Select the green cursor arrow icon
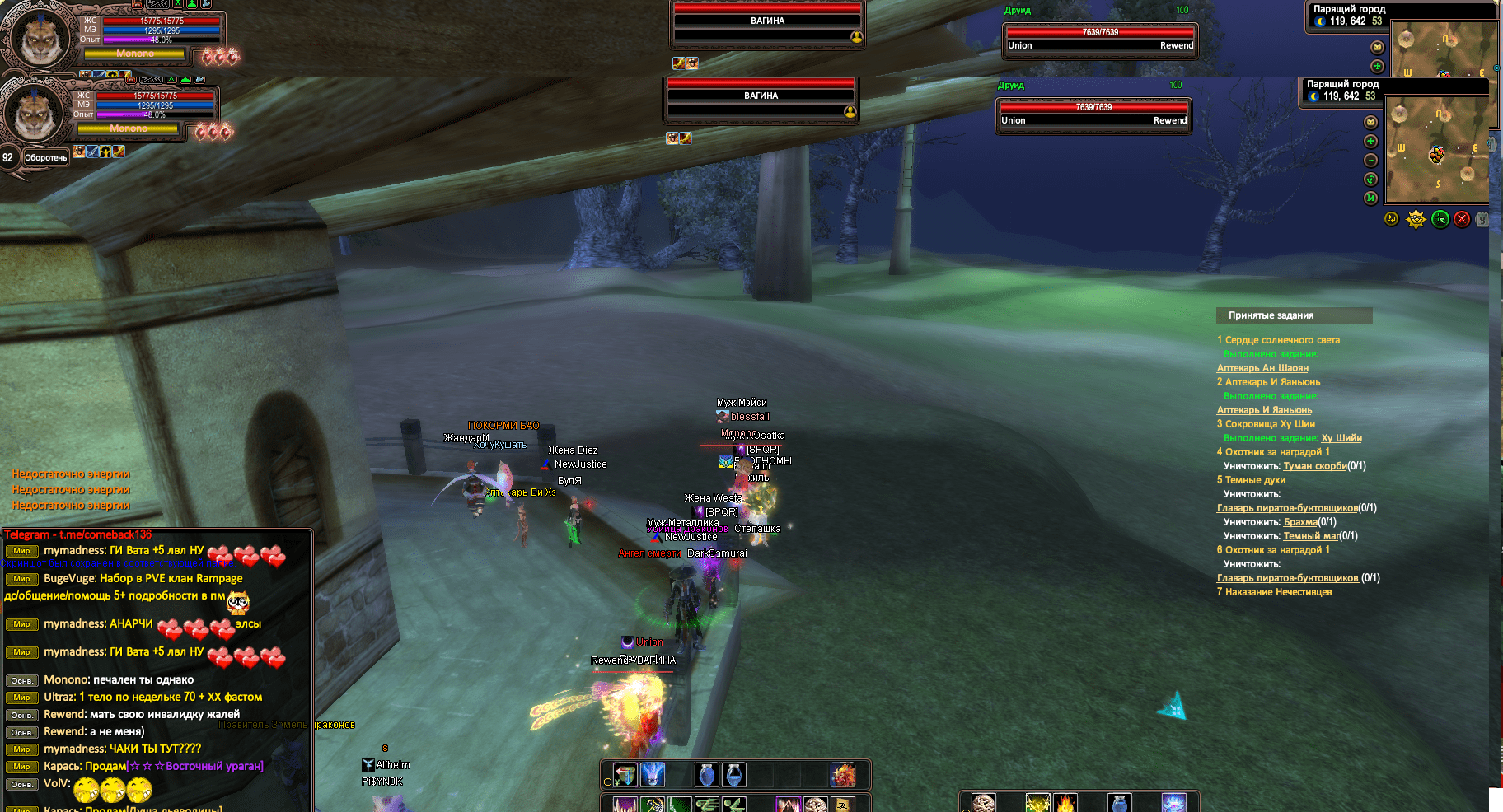 [x=1440, y=219]
